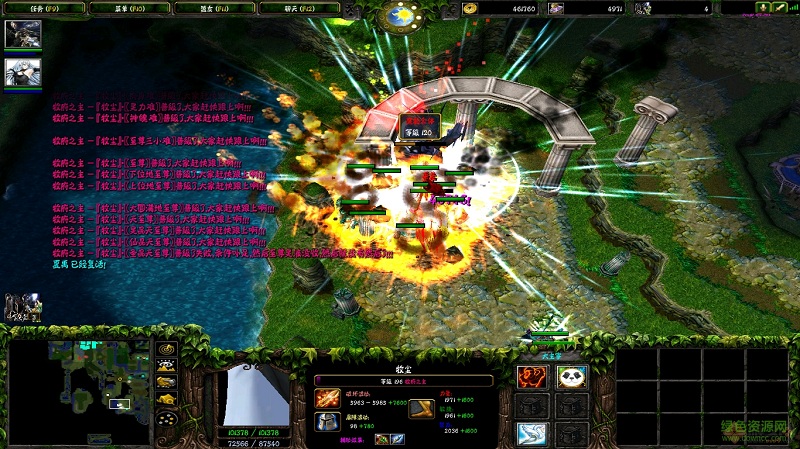Select the top hero portrait icon

(22, 34)
